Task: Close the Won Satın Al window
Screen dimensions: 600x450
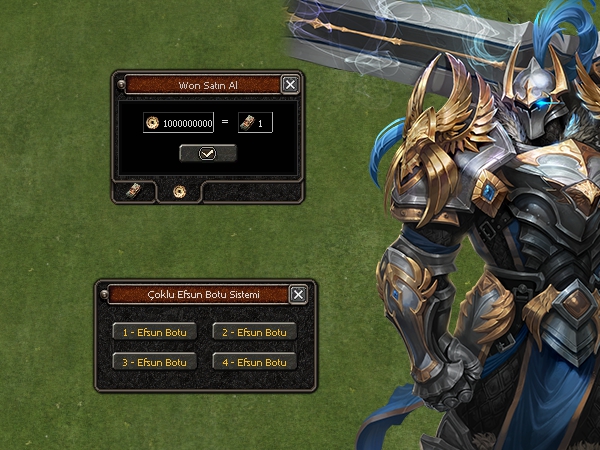Action: pos(290,85)
